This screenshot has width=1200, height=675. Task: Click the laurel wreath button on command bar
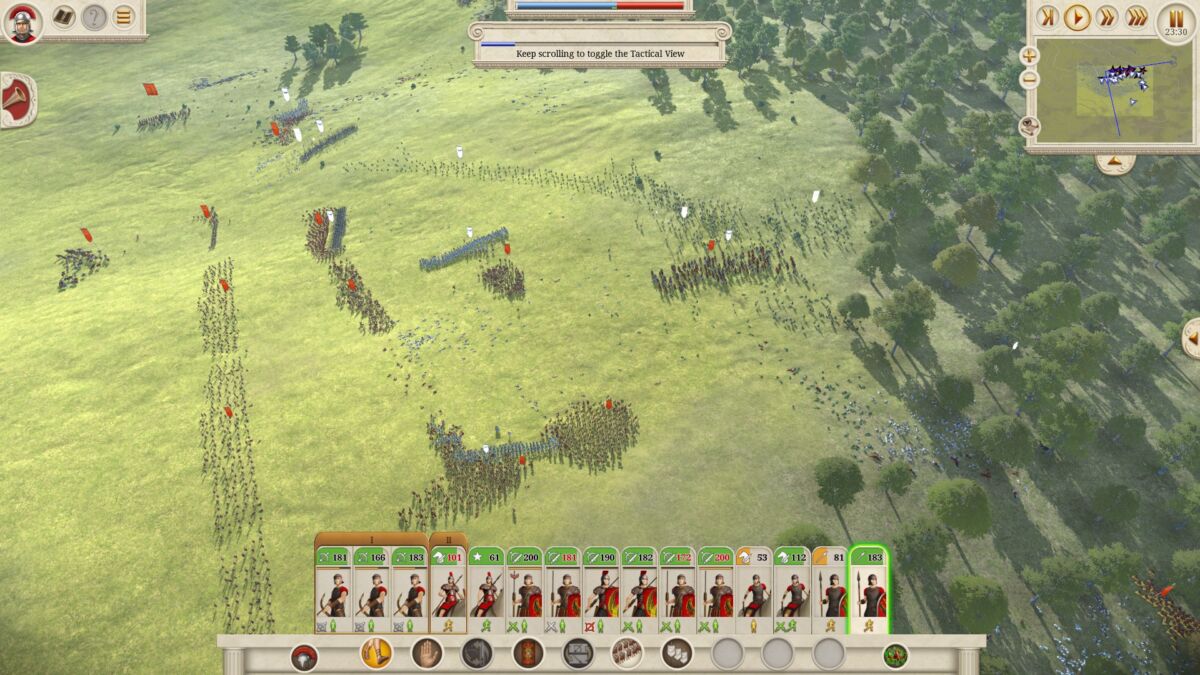tap(895, 656)
